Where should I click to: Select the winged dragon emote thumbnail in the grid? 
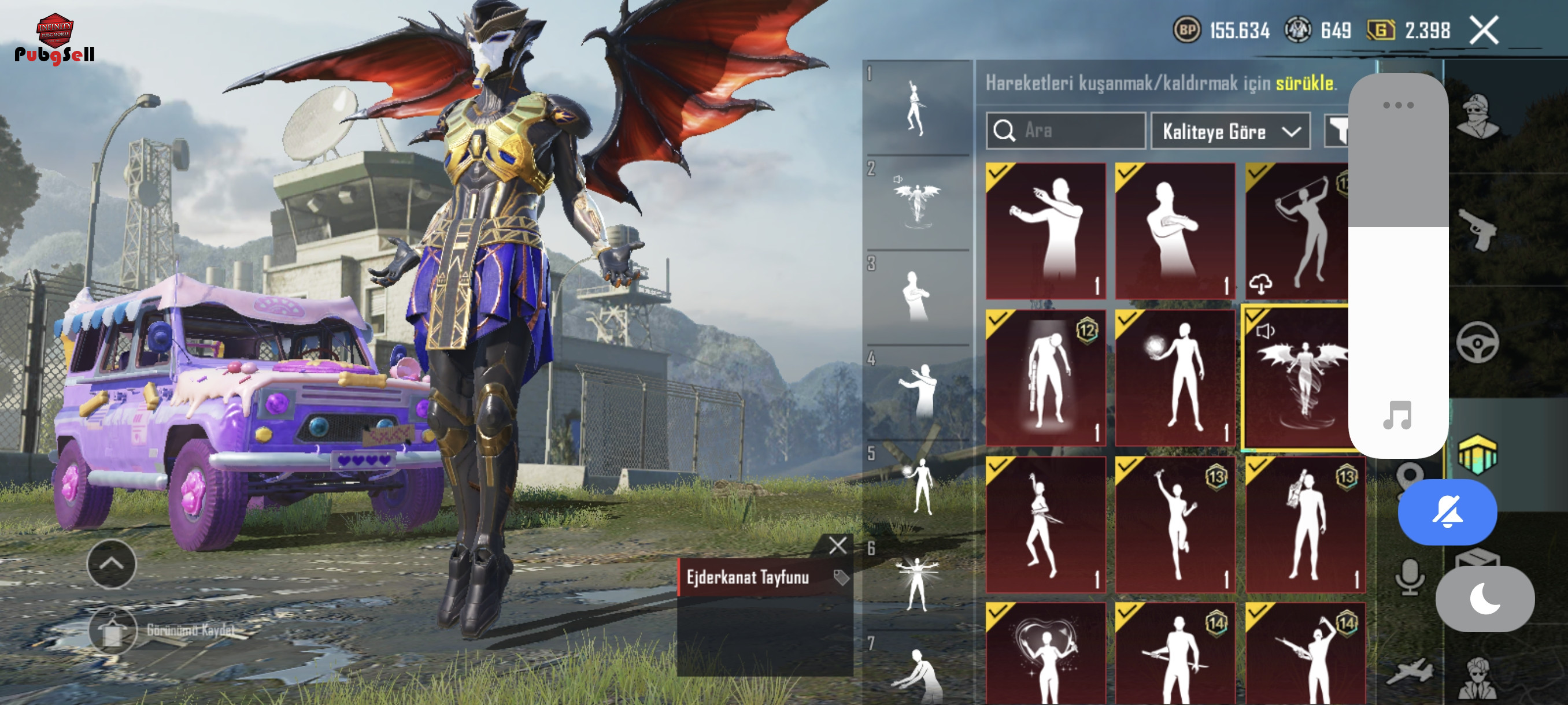(1297, 378)
